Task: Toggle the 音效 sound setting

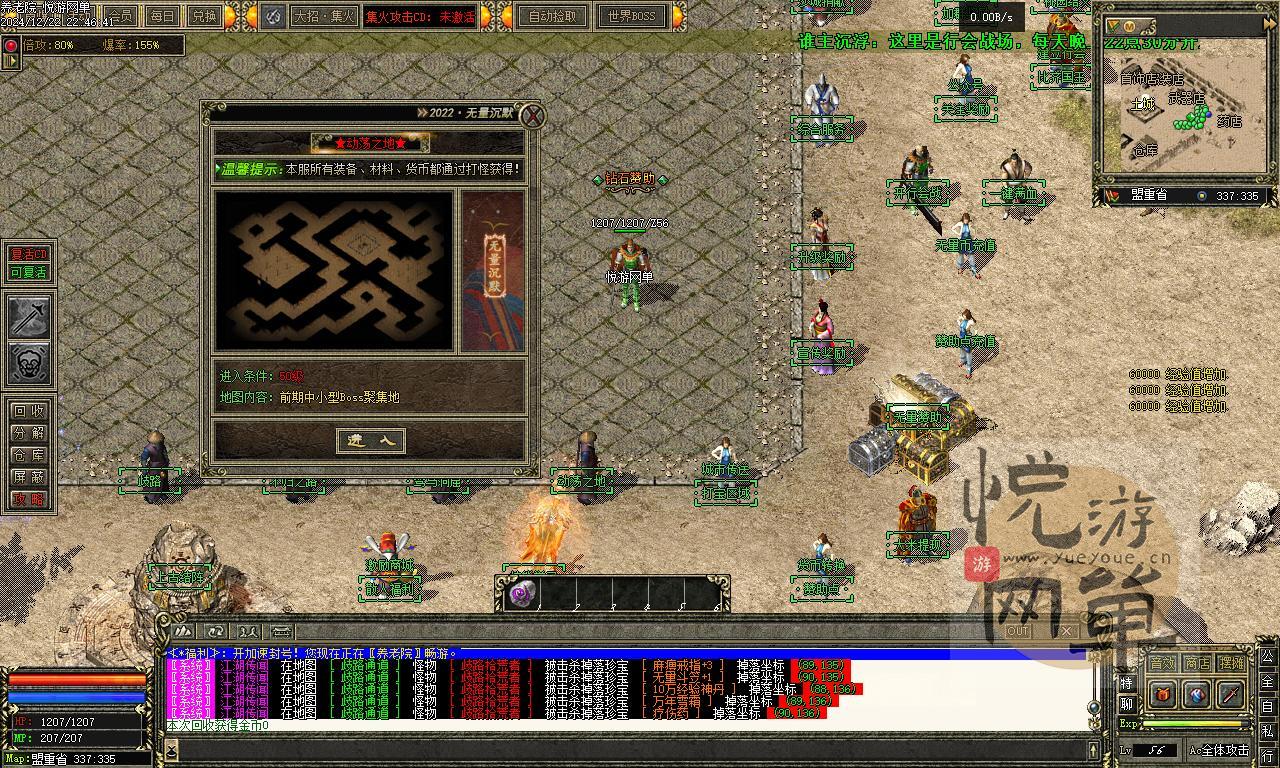Action: [1162, 663]
